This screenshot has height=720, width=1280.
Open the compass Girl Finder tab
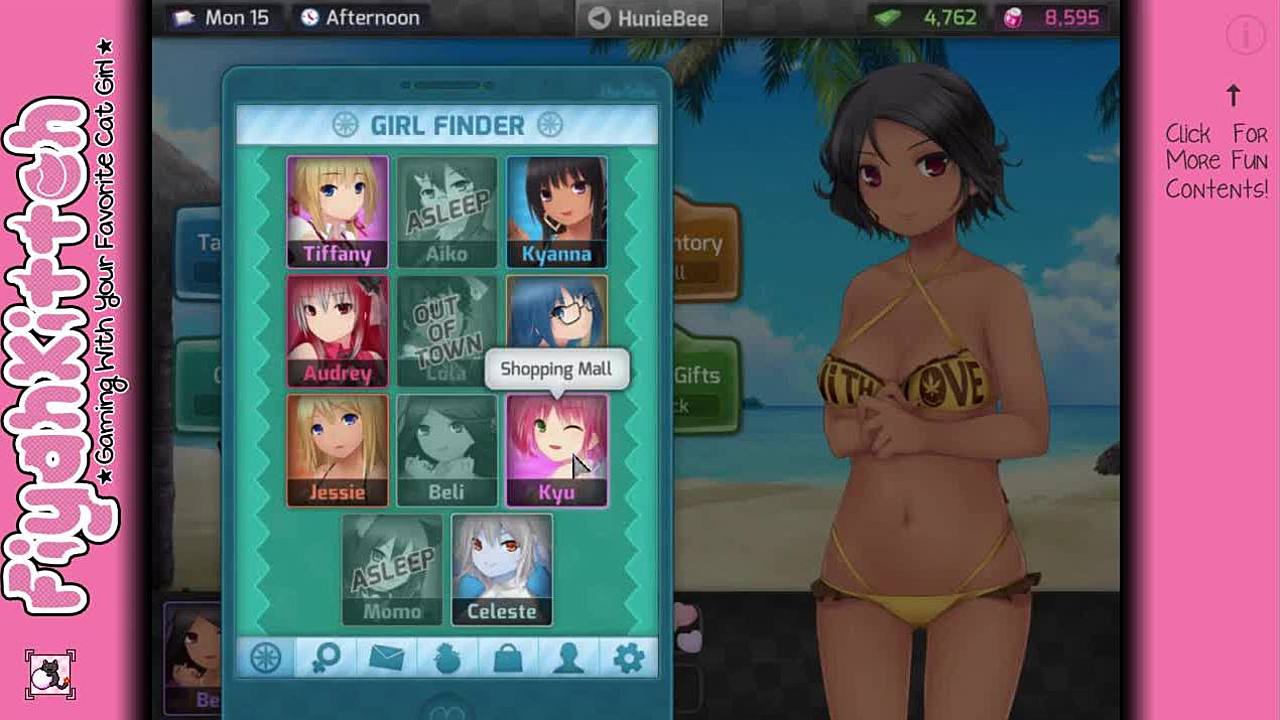click(266, 658)
